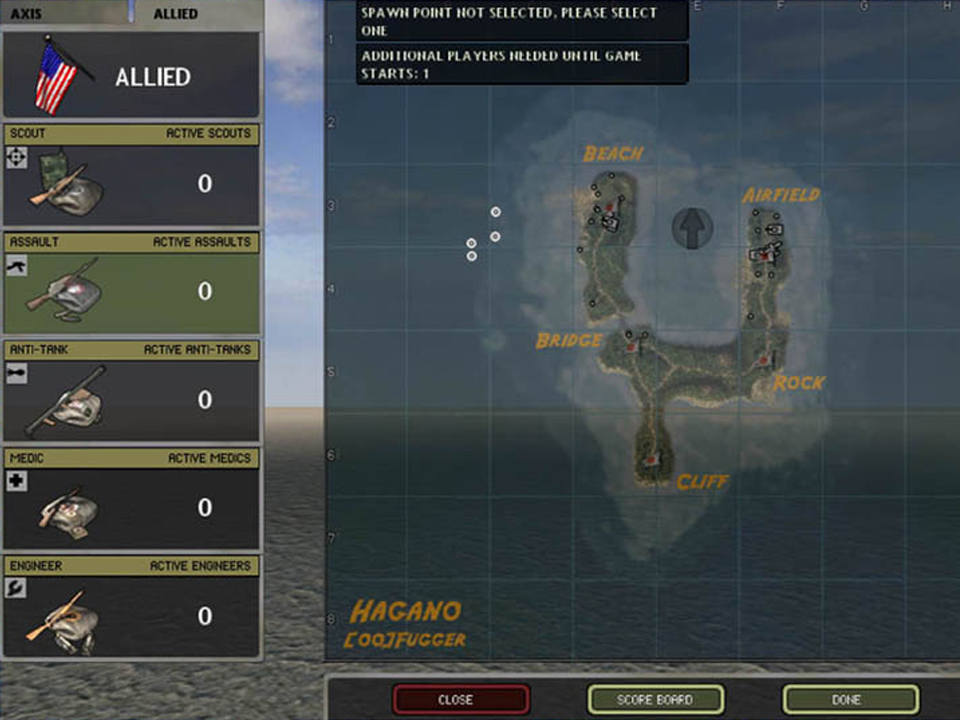960x720 pixels.
Task: Select the Bridge control point marker
Action: [631, 346]
